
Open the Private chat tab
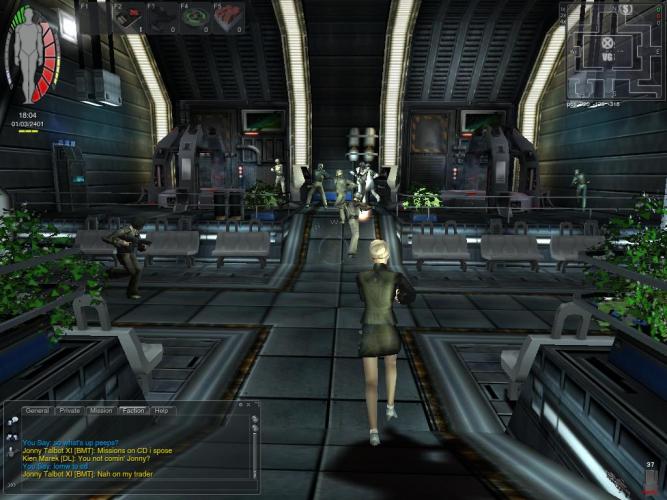tap(69, 411)
